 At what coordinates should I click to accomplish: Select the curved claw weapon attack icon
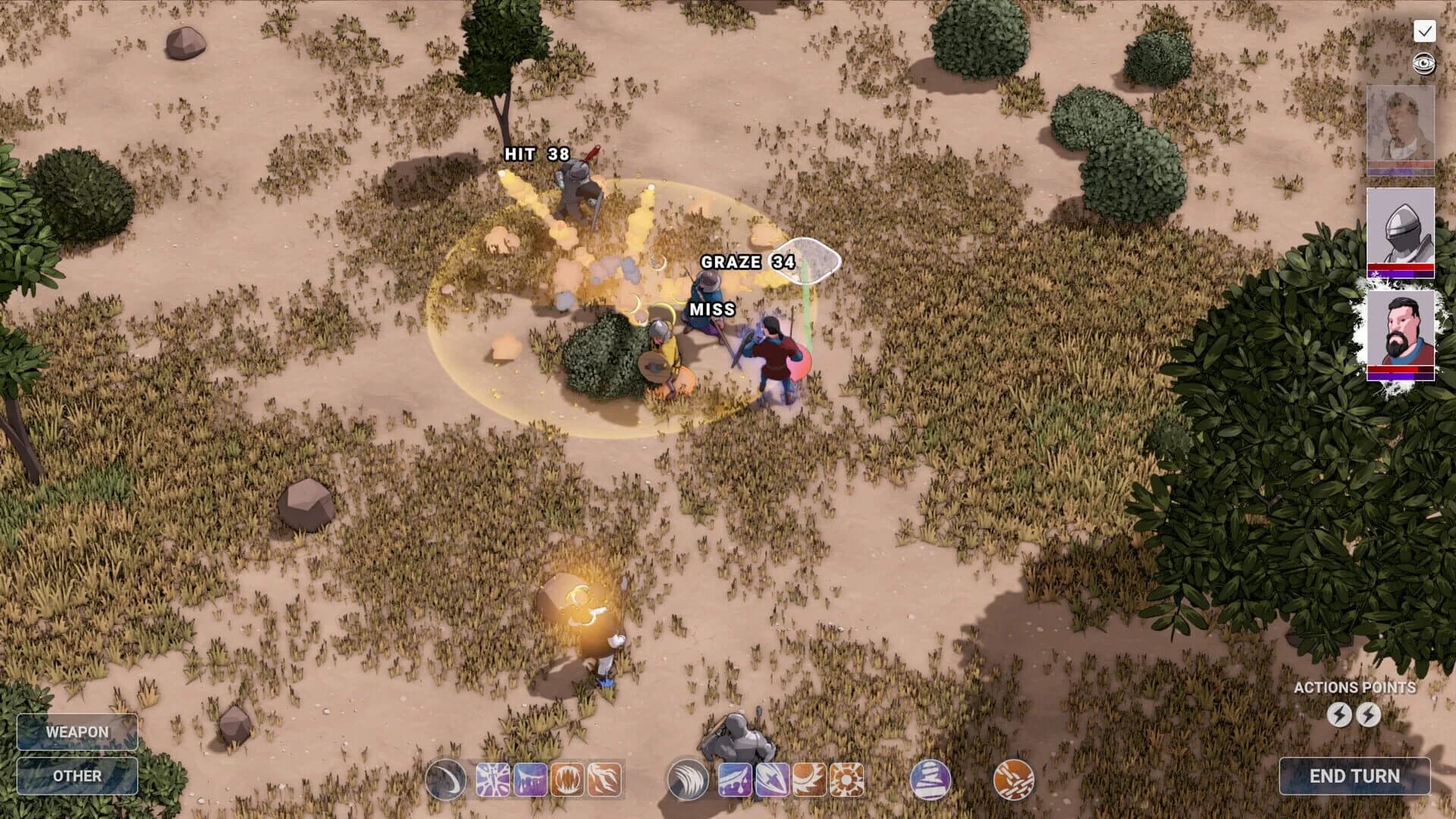tap(447, 780)
